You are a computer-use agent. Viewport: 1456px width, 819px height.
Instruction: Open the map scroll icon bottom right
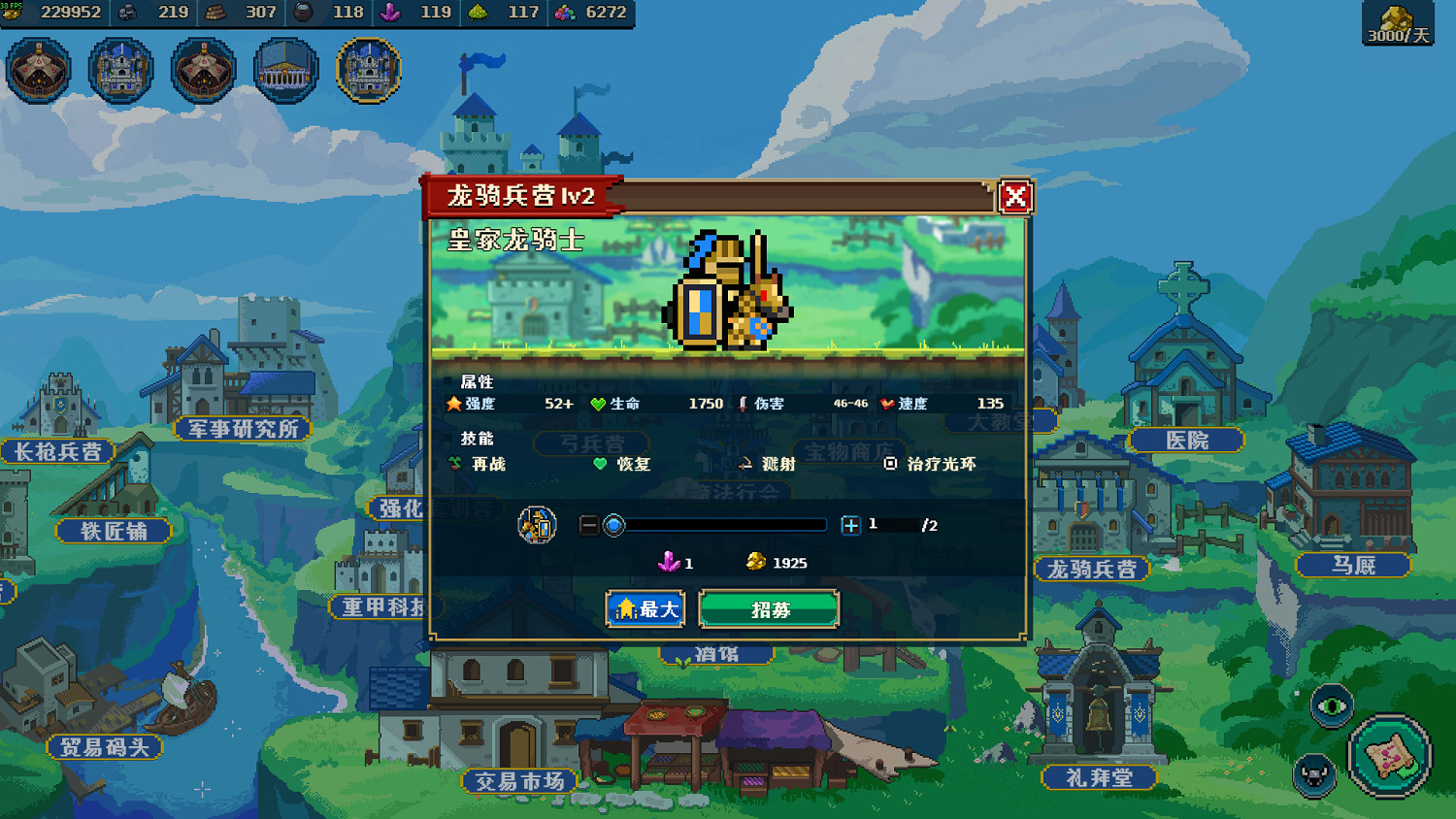point(1390,759)
